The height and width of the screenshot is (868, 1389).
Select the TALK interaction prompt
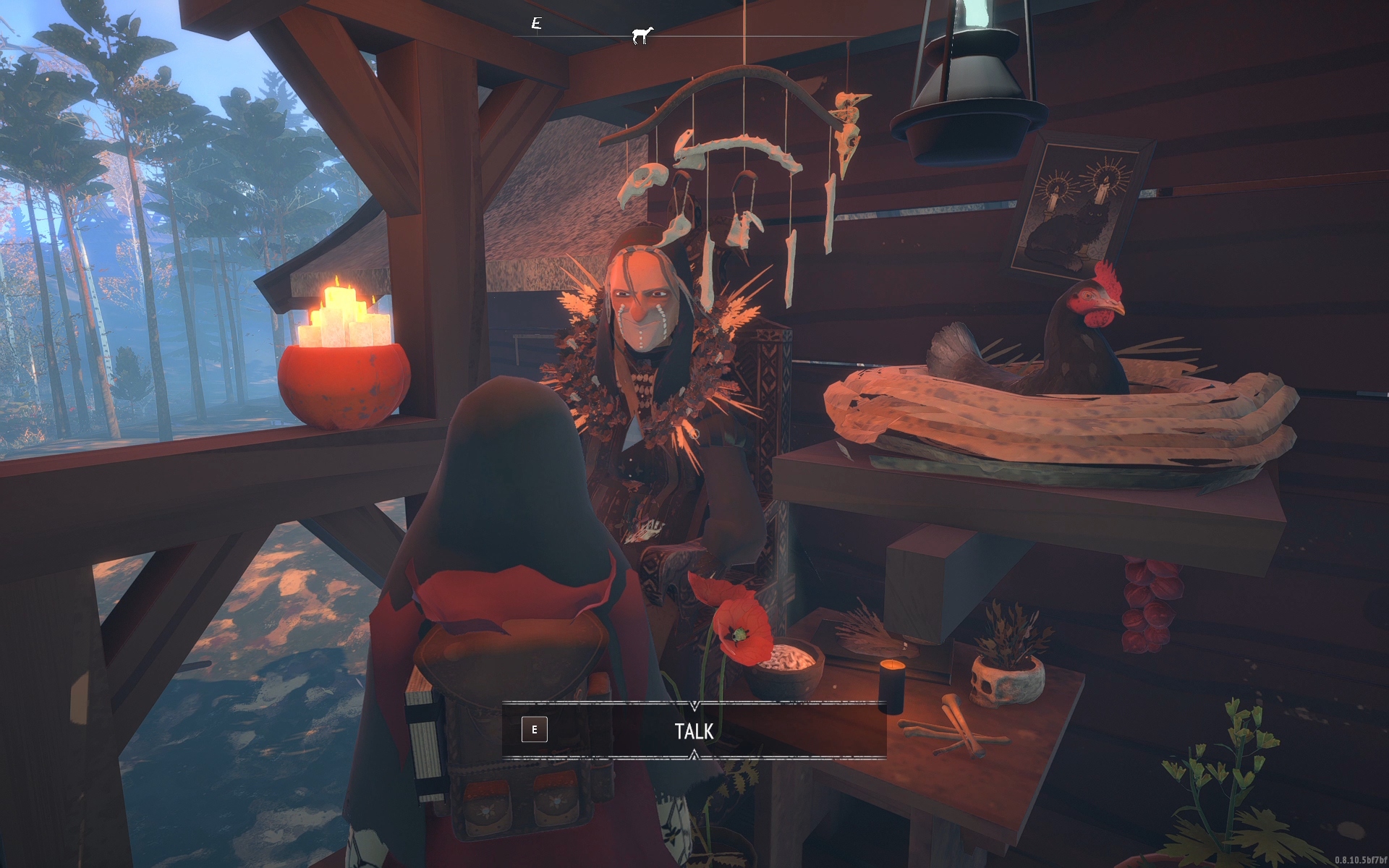[694, 731]
